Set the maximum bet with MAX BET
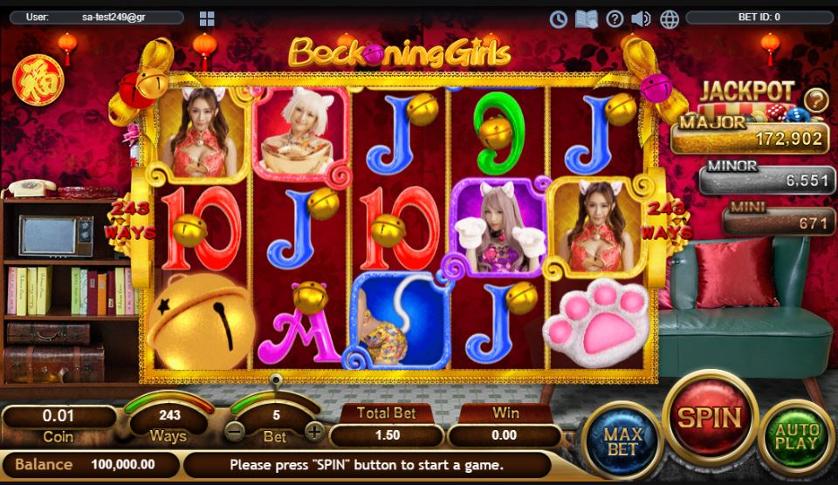This screenshot has width=838, height=485. click(x=621, y=441)
